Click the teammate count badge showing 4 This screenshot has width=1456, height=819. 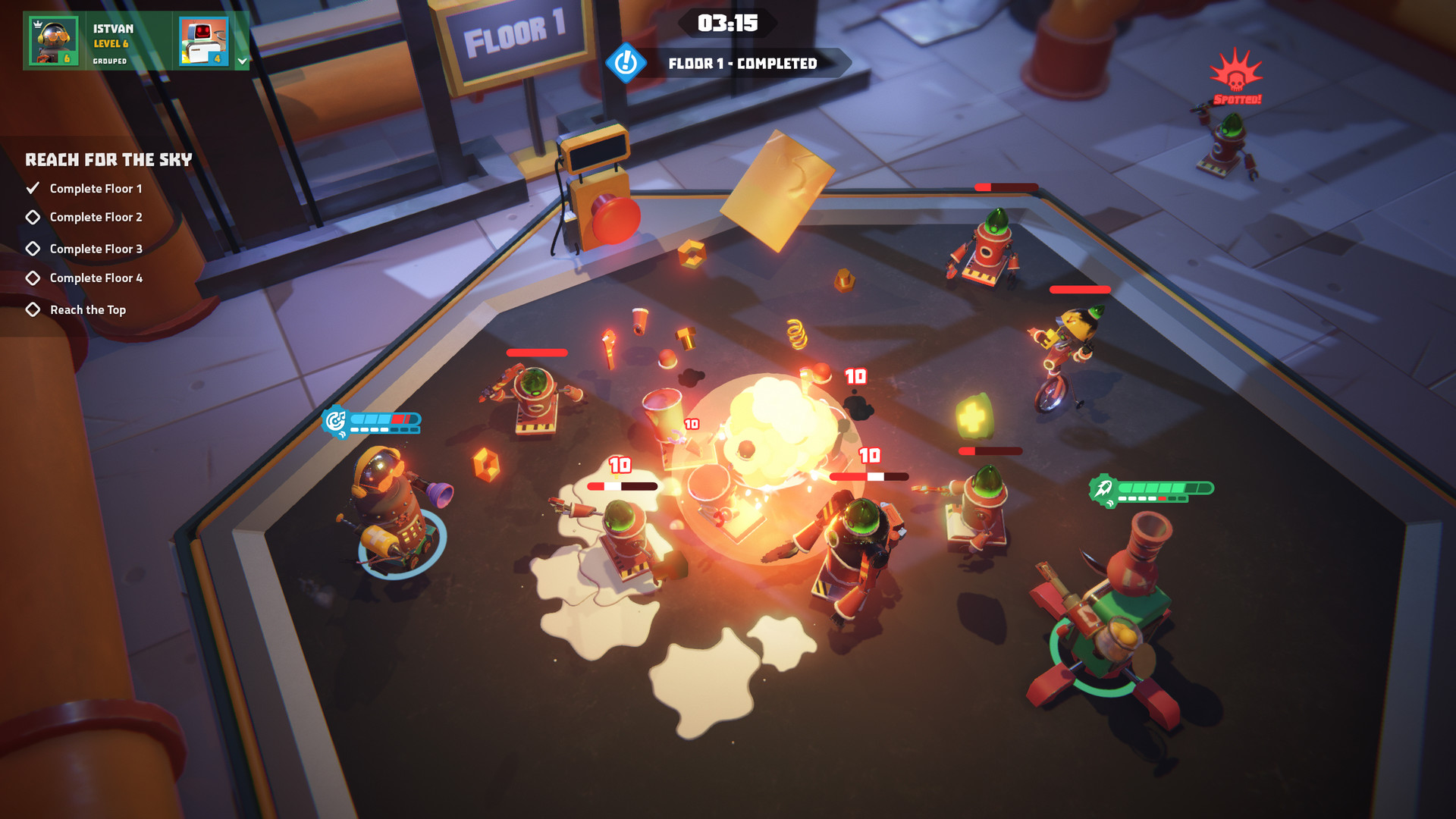click(217, 61)
